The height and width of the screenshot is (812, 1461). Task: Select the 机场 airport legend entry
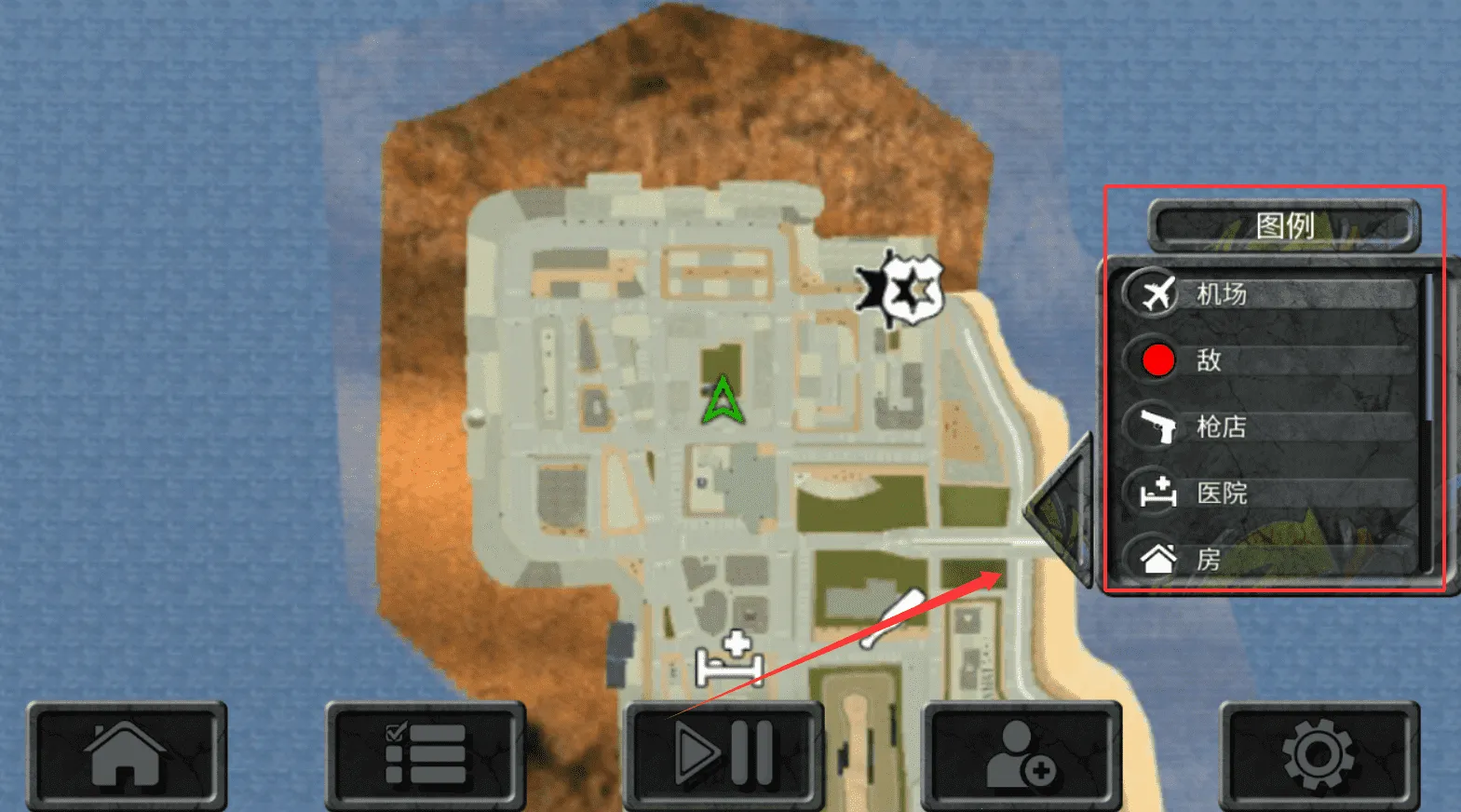click(1270, 294)
